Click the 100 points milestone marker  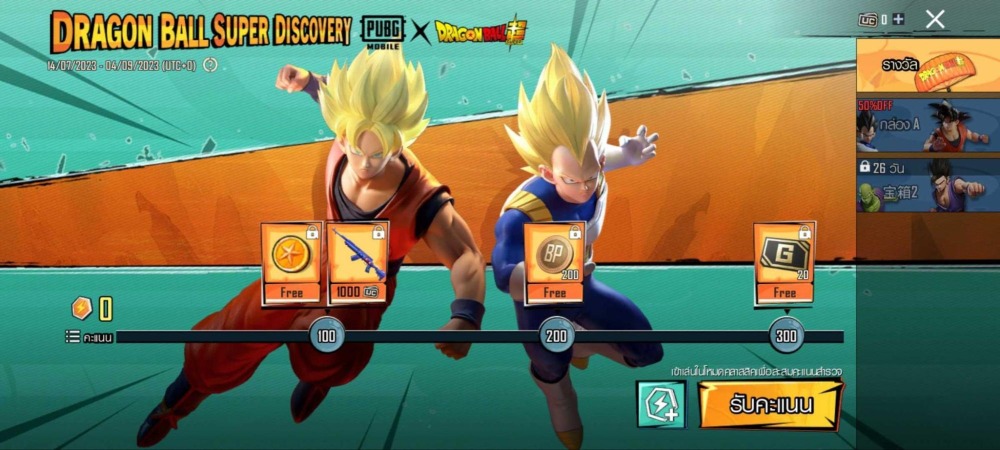[x=326, y=336]
